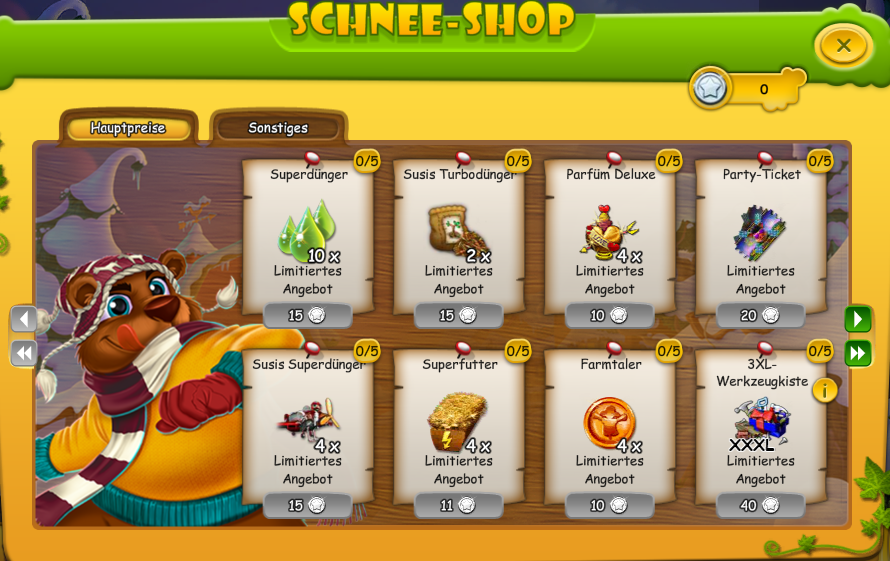
Task: Show info for 3XL-Werkzeugkiste
Action: 825,390
